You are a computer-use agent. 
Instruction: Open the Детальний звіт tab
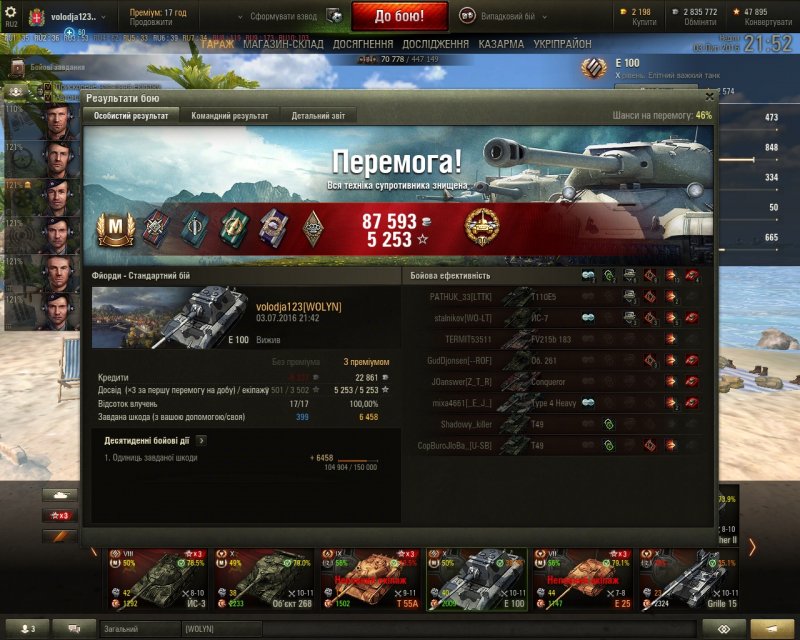tap(318, 116)
